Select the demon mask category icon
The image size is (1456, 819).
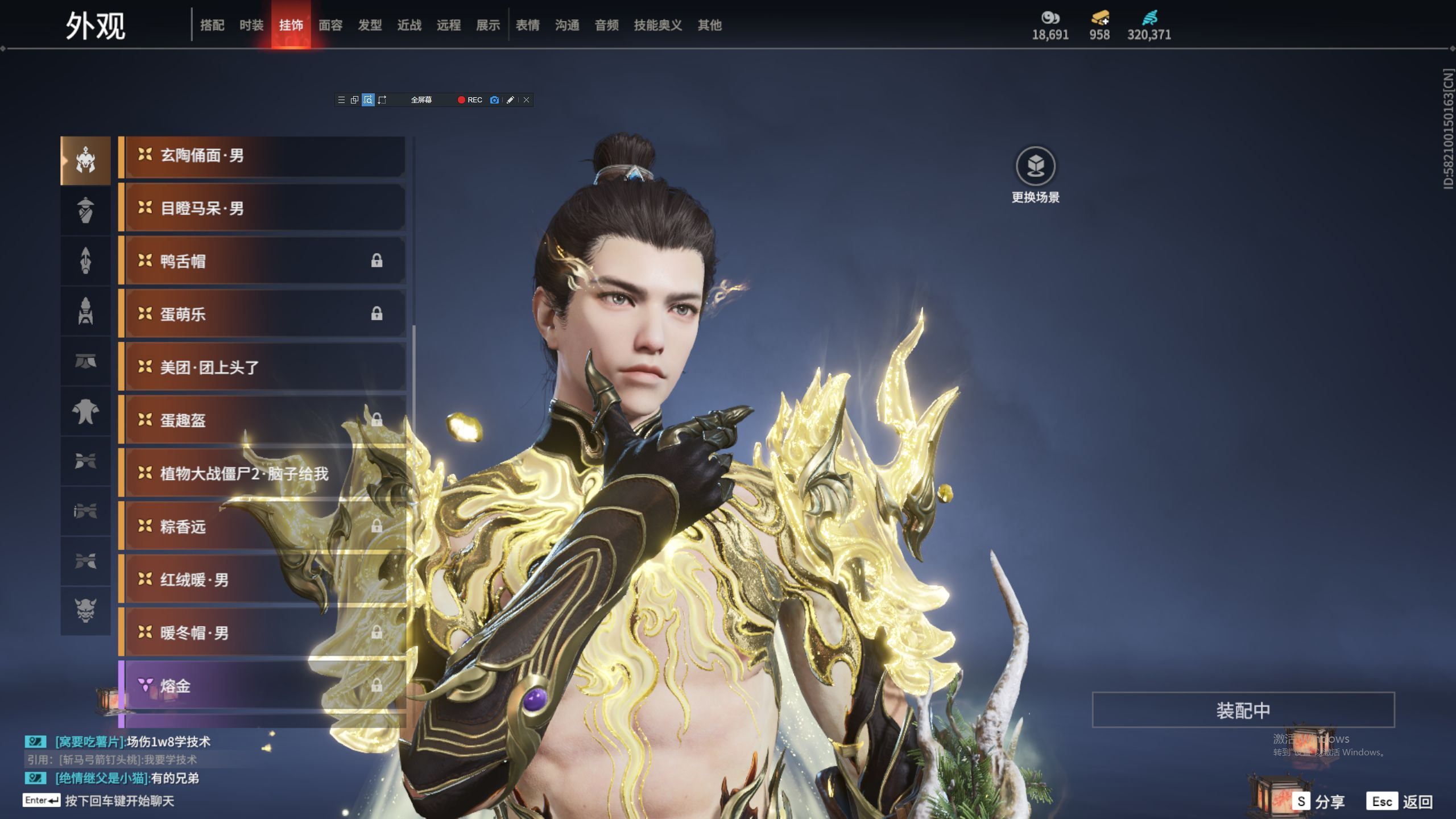(85, 611)
